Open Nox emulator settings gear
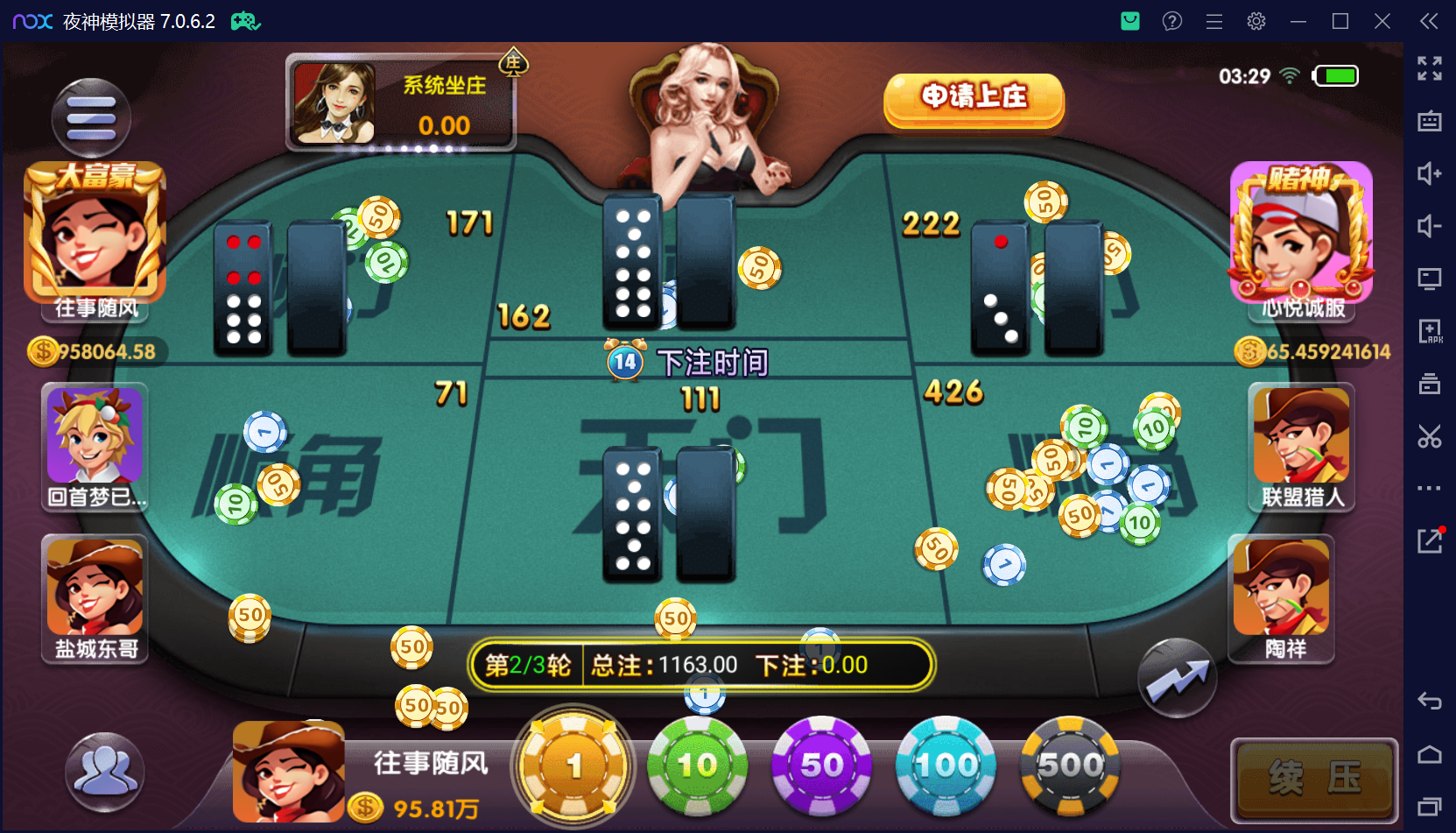This screenshot has width=1456, height=833. [1256, 21]
